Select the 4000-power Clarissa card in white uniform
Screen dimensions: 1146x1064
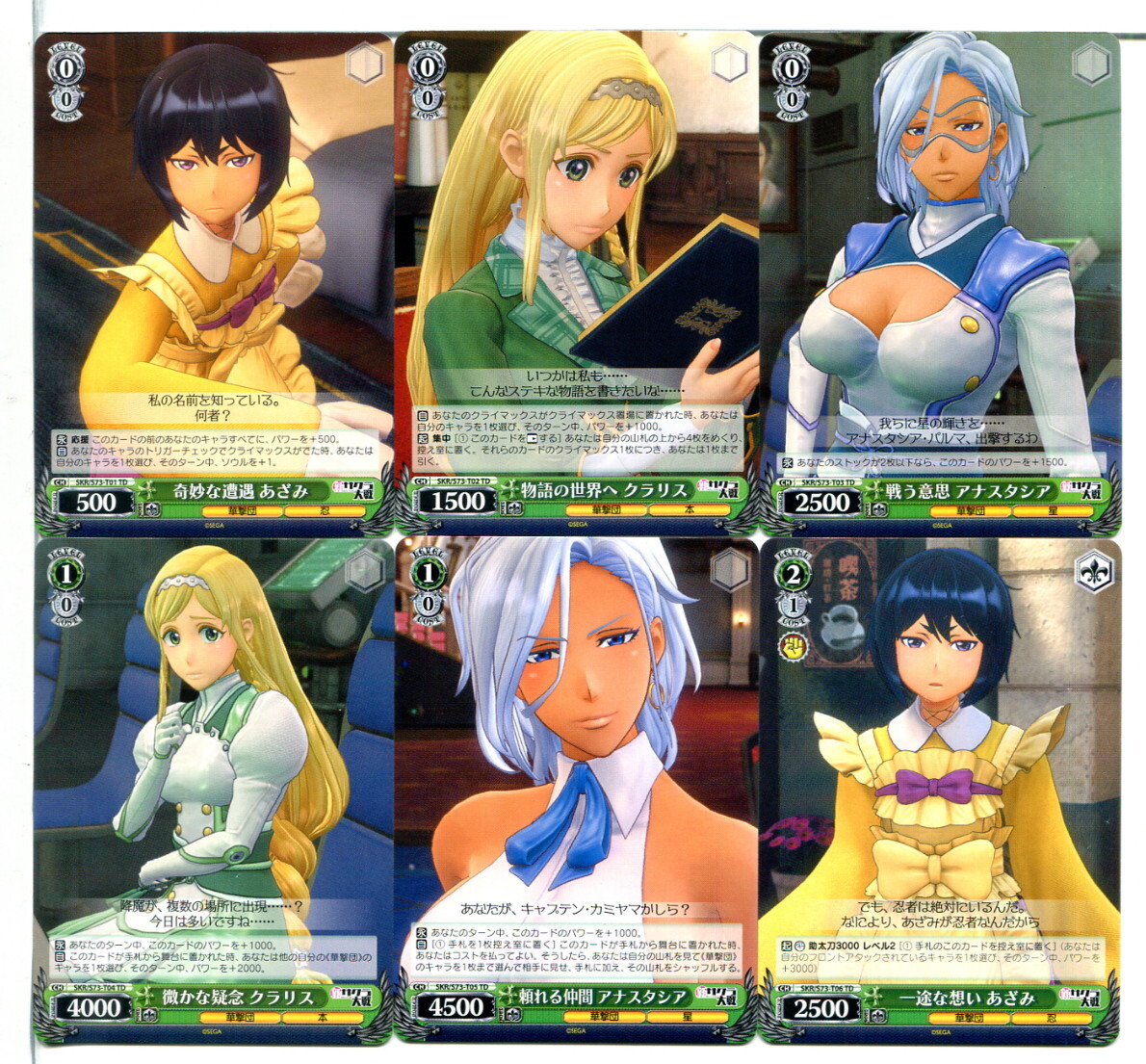pos(214,790)
